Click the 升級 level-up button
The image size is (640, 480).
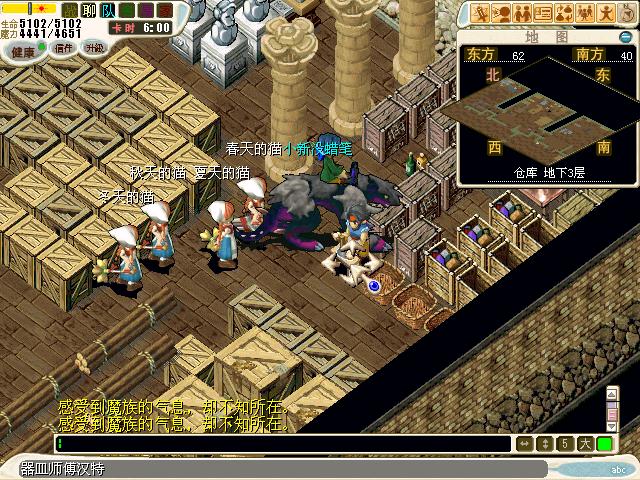(x=95, y=47)
